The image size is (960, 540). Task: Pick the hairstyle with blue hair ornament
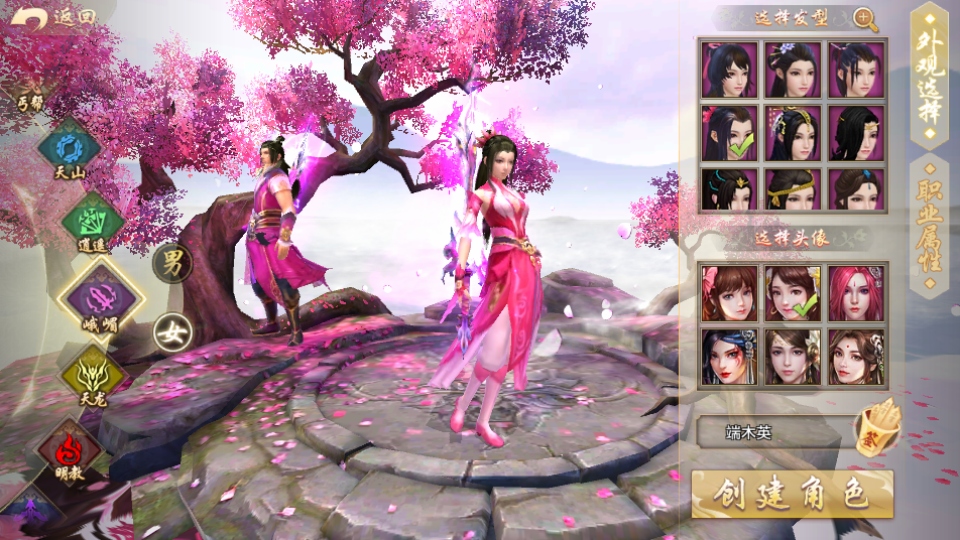coord(857,189)
